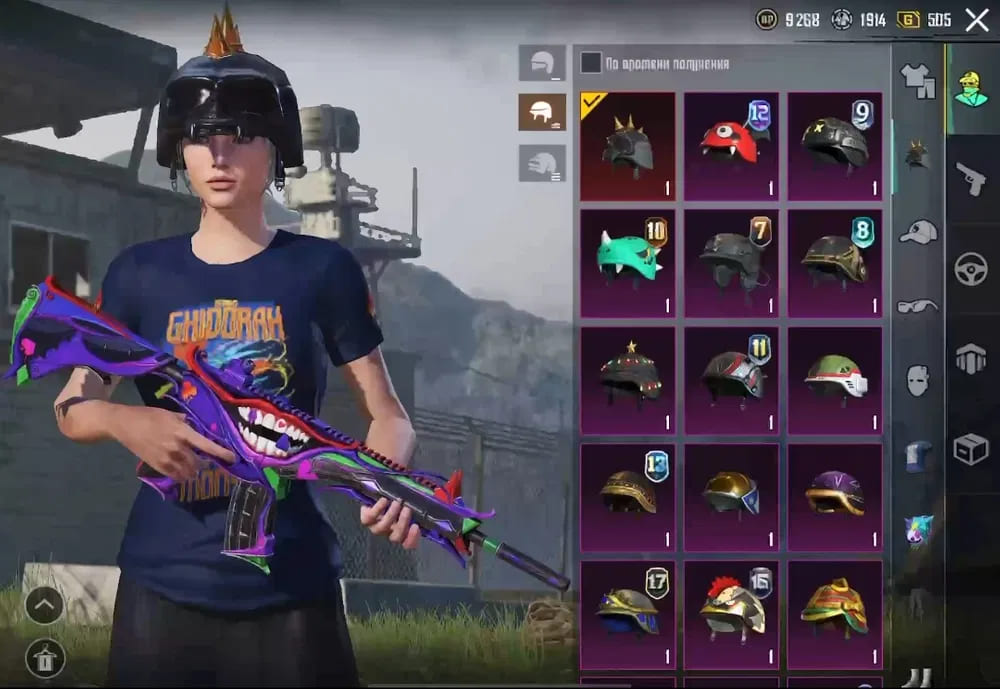Toggle the sort by time obtained checkbox

(591, 63)
